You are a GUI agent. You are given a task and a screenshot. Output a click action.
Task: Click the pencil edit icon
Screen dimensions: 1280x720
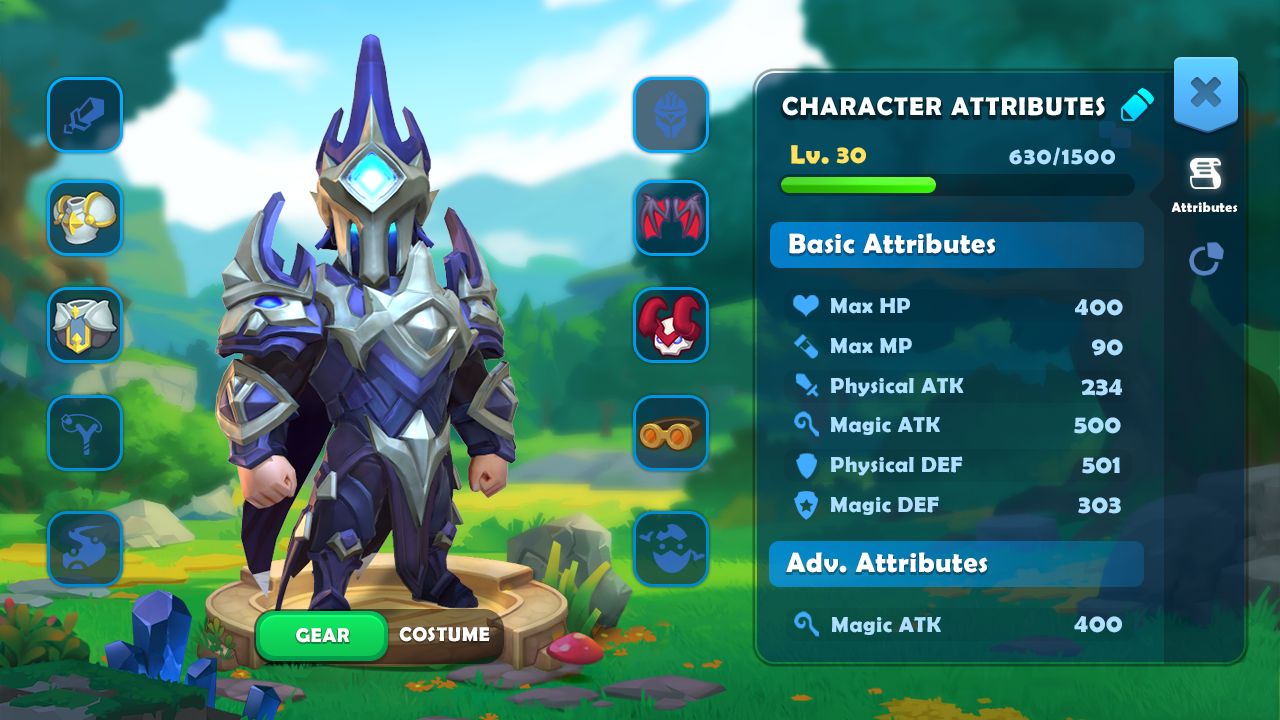(1137, 105)
